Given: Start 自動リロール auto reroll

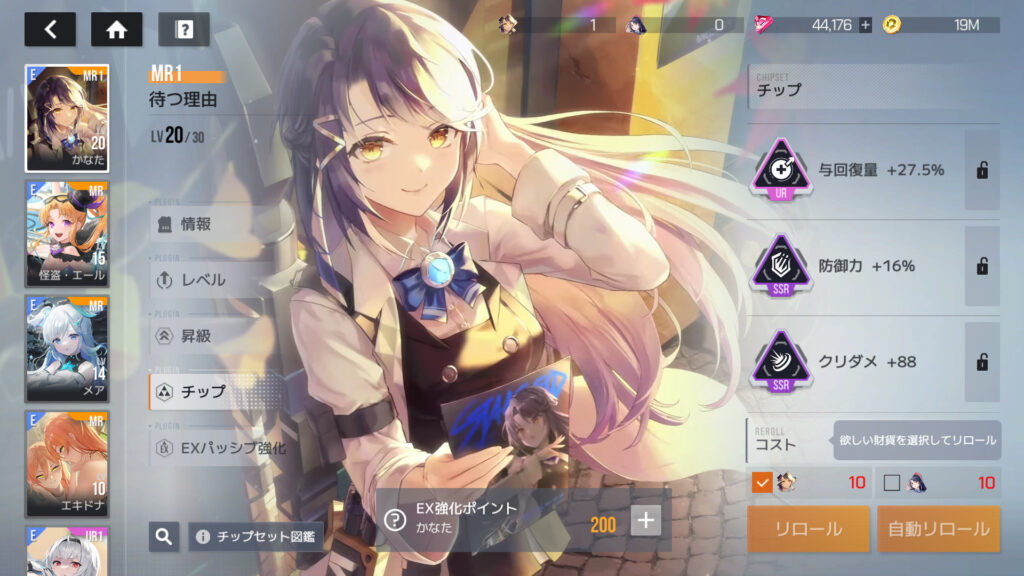Looking at the screenshot, I should (x=938, y=529).
